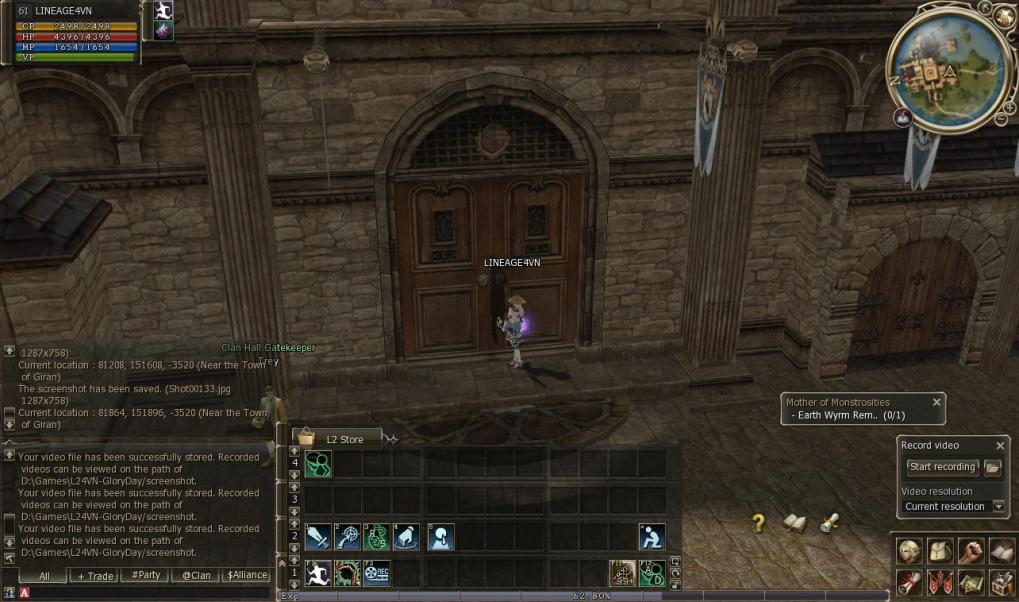Viewport: 1019px width, 602px height.
Task: Activate the sit/stand action icon
Action: (652, 537)
